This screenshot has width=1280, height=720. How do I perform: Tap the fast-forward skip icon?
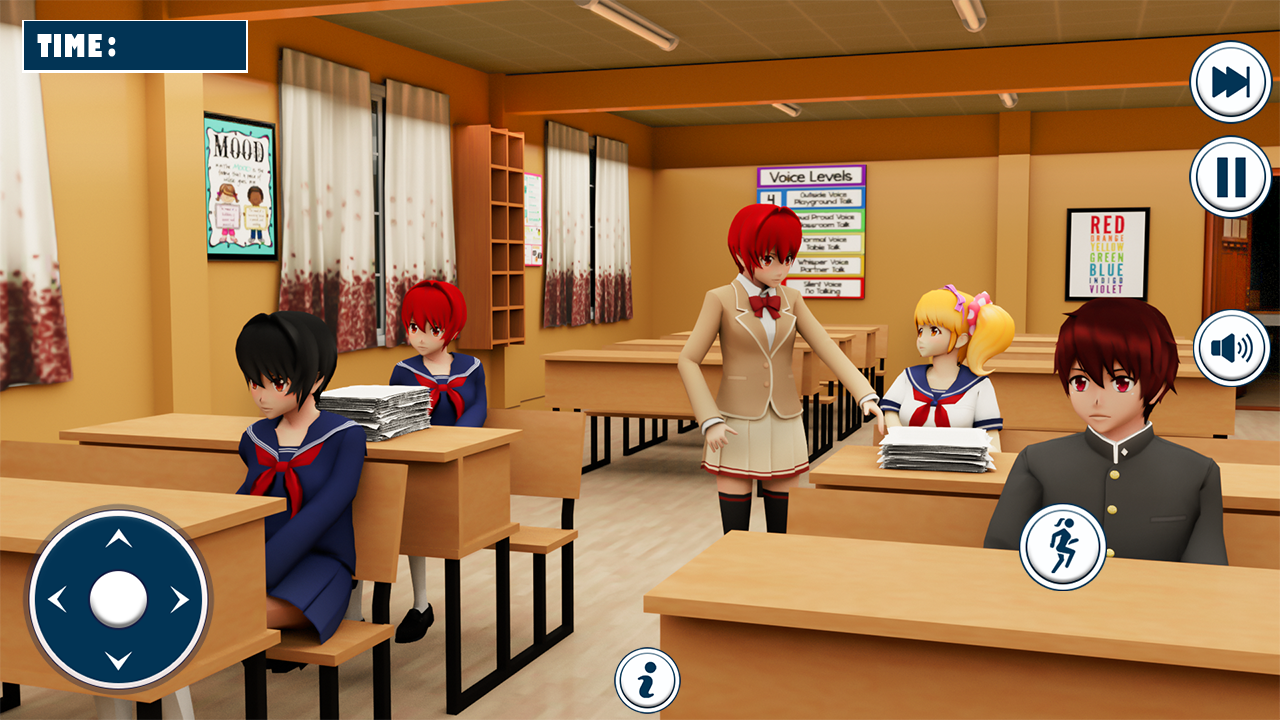1230,80
